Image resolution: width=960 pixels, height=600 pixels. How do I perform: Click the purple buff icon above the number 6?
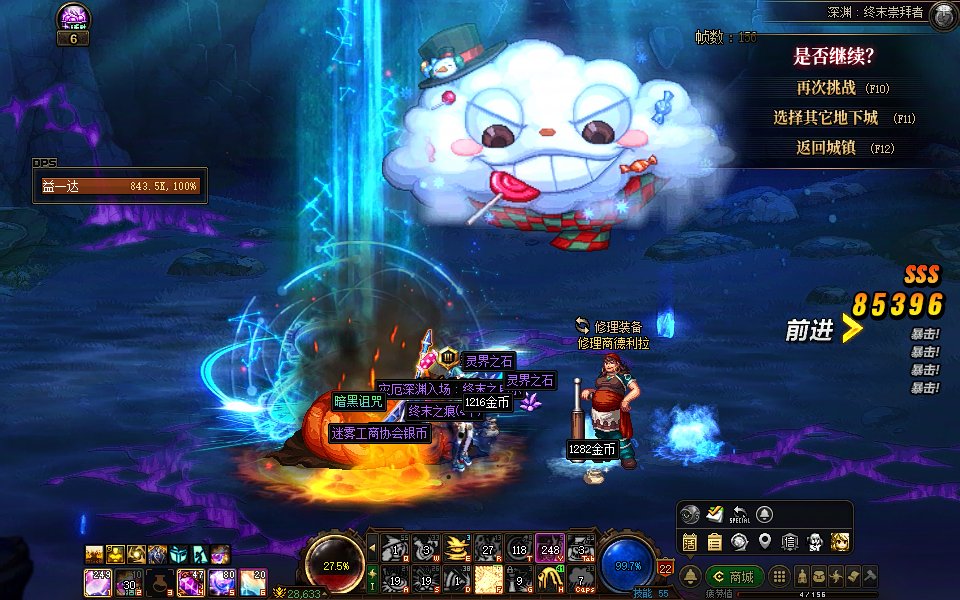point(73,17)
